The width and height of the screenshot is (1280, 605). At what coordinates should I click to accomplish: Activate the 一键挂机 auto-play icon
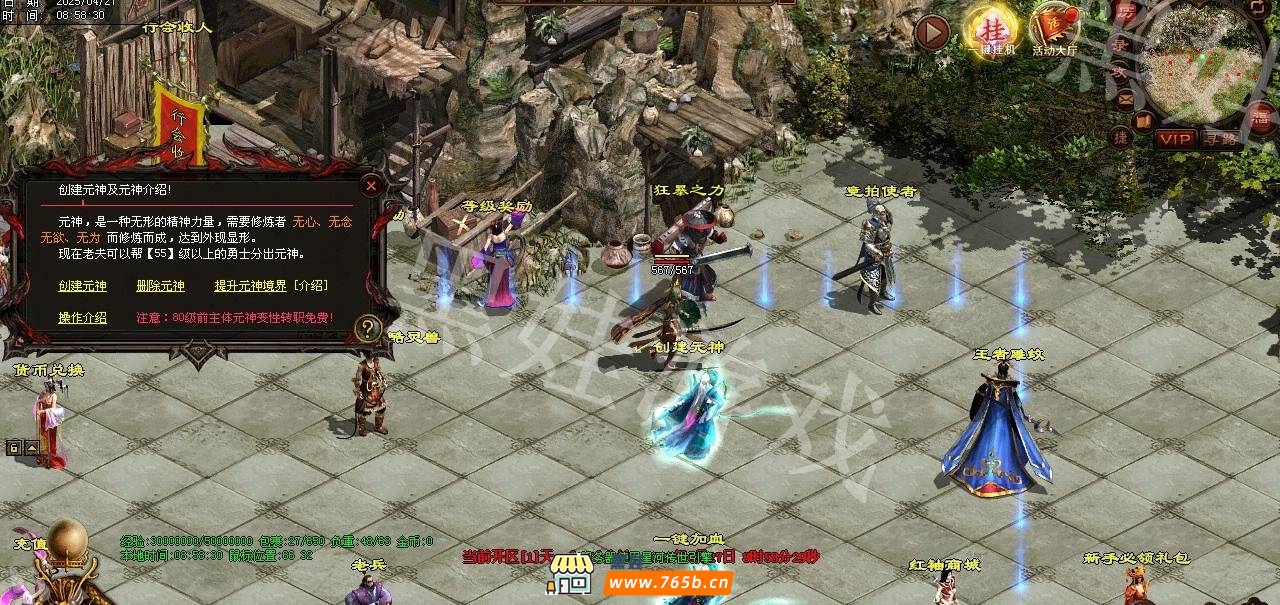click(990, 28)
